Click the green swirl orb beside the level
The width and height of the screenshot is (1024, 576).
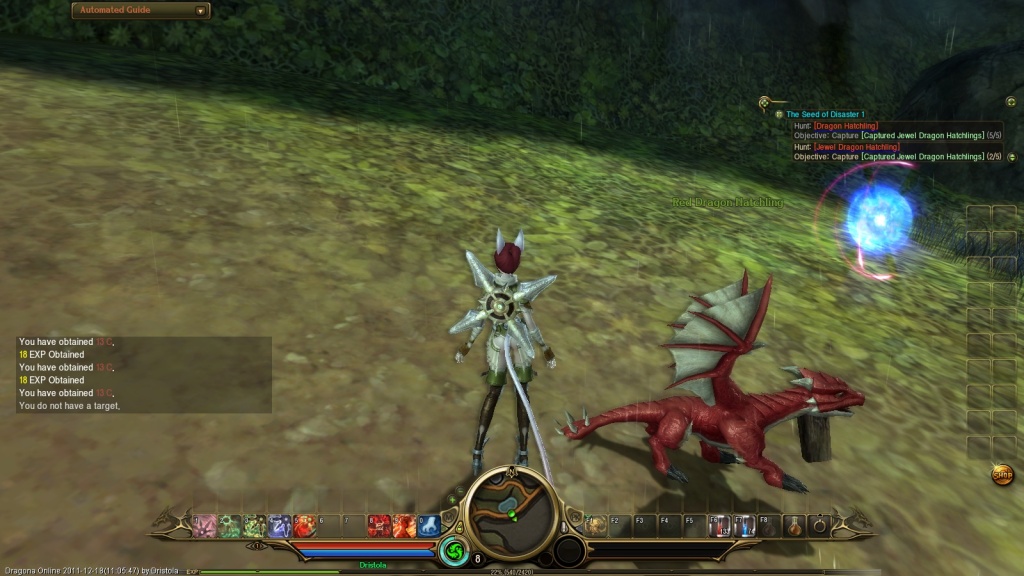click(x=452, y=552)
